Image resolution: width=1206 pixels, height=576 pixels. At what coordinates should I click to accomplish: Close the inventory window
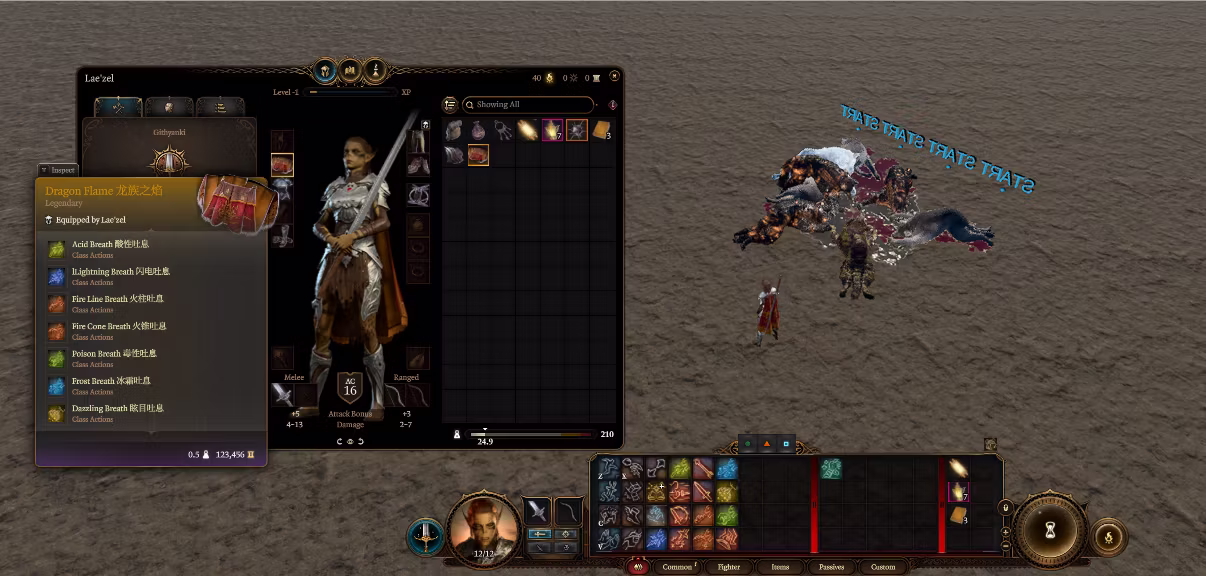click(x=614, y=76)
